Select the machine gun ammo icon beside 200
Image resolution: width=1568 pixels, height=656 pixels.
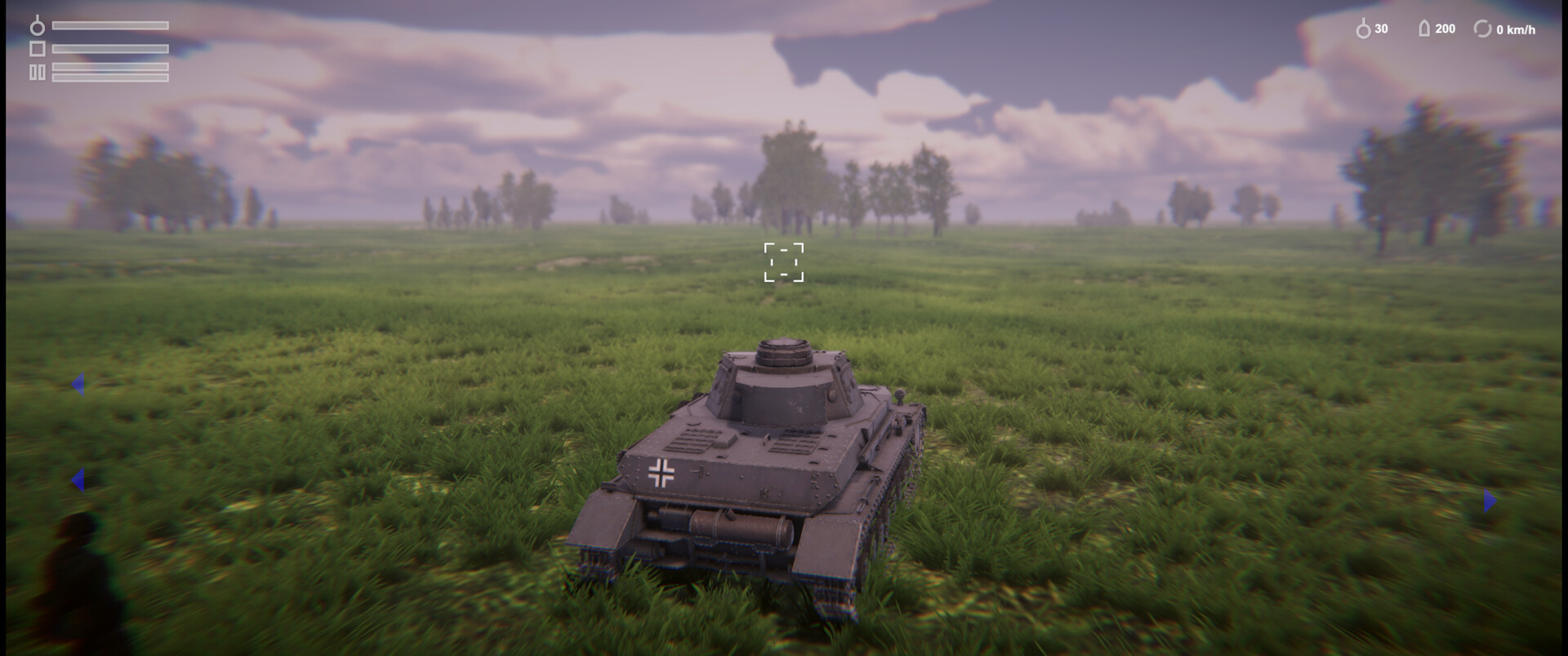[x=1424, y=29]
